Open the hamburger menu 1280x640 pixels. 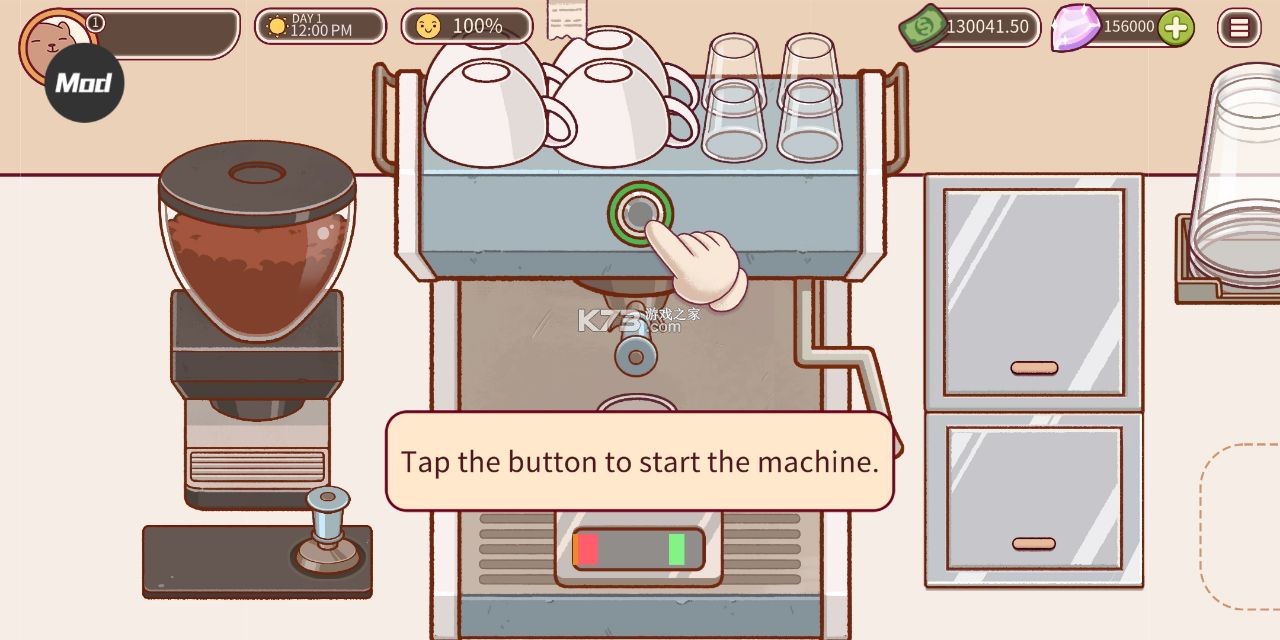coord(1239,28)
